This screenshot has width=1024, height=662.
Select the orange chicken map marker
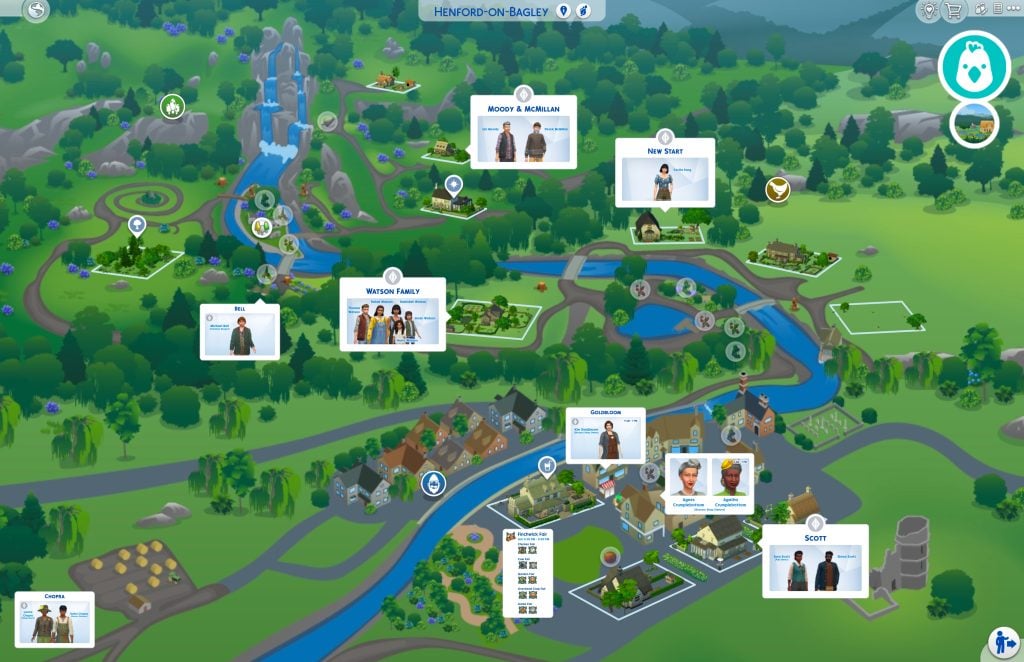(x=777, y=188)
